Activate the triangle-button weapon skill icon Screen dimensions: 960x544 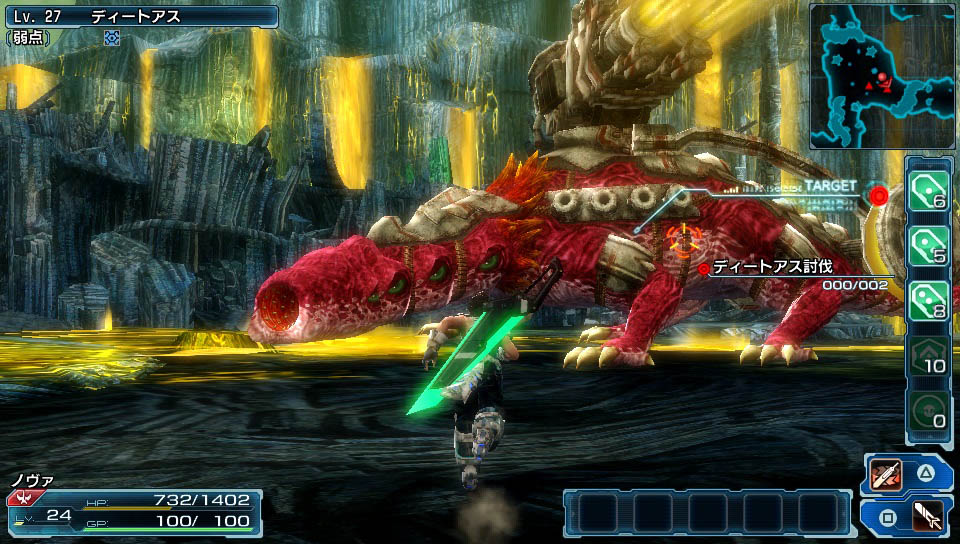[887, 474]
